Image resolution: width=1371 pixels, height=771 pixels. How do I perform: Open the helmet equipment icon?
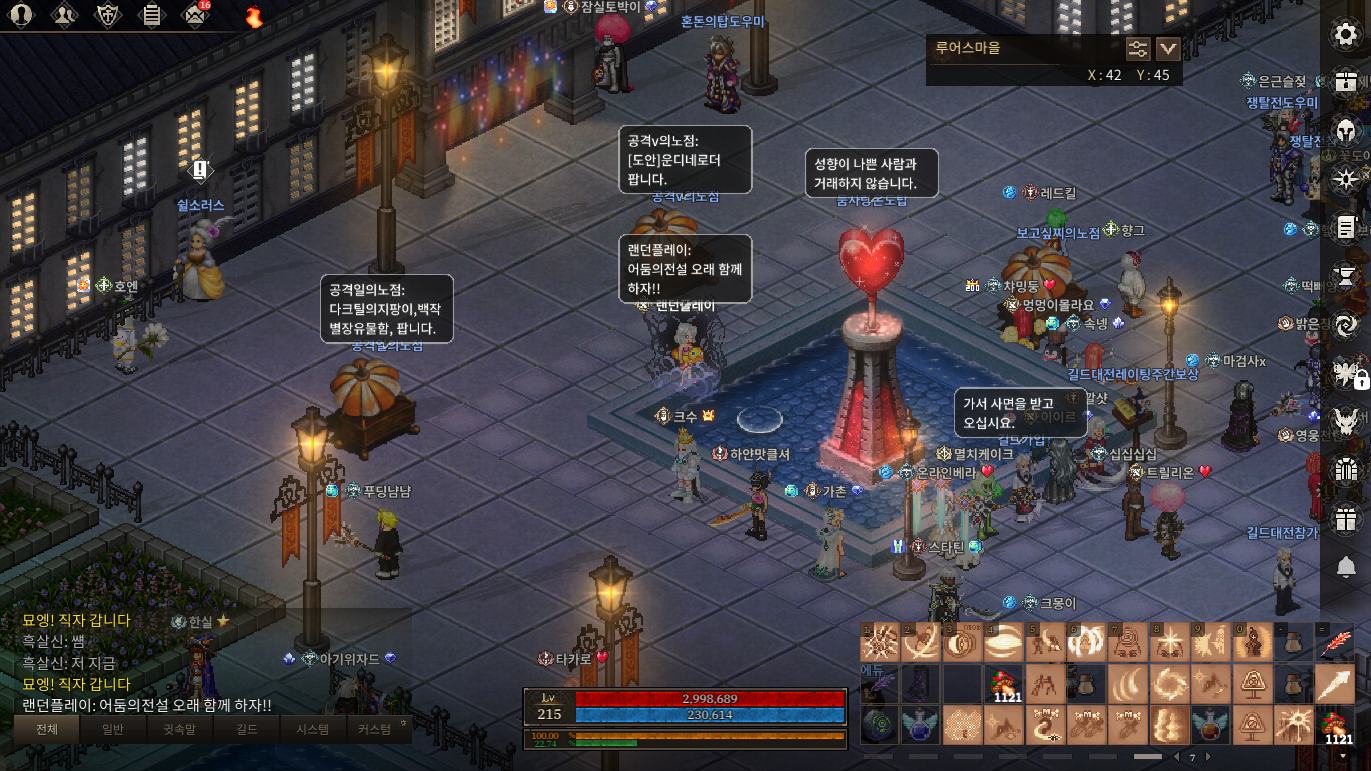pyautogui.click(x=1346, y=131)
